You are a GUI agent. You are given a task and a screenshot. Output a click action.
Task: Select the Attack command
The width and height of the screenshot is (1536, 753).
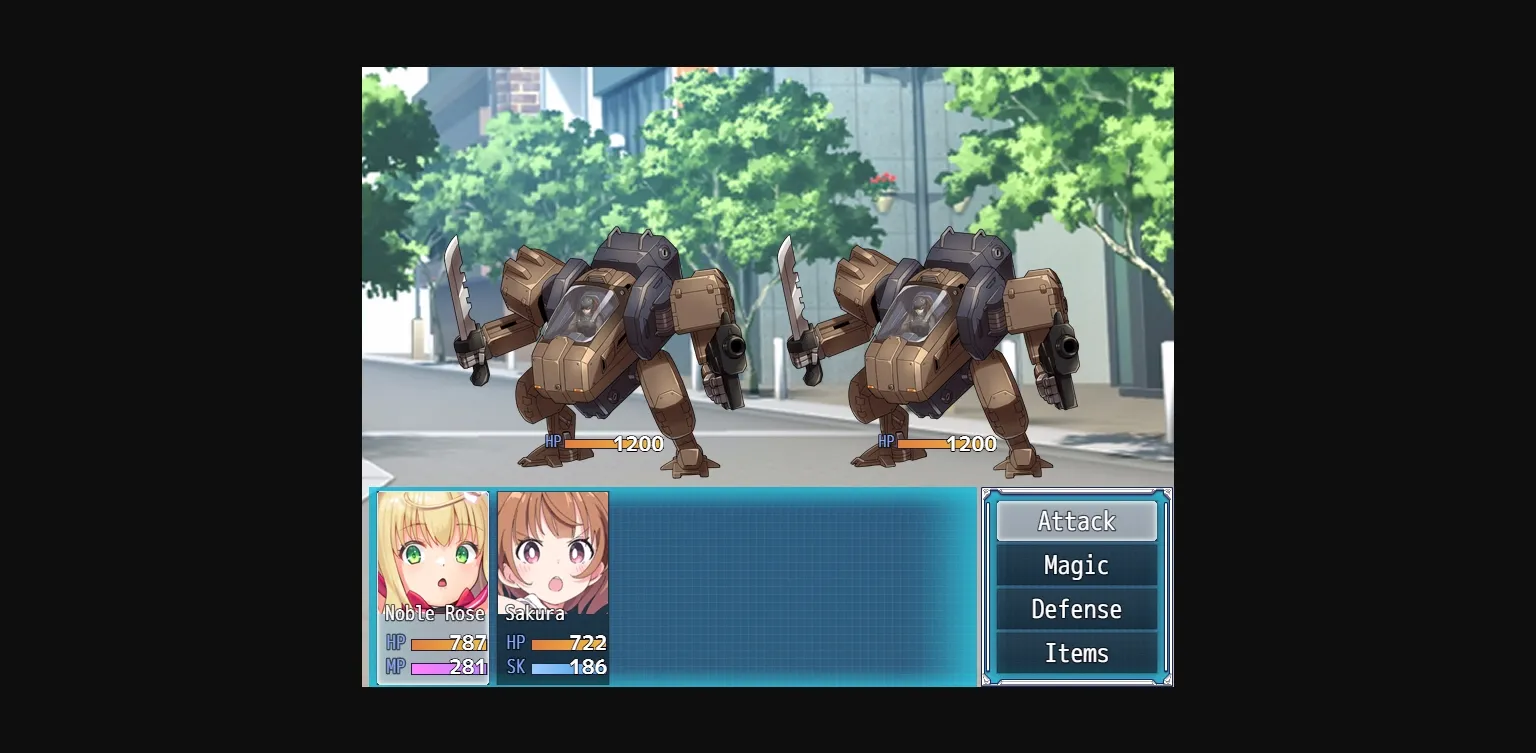(x=1076, y=521)
